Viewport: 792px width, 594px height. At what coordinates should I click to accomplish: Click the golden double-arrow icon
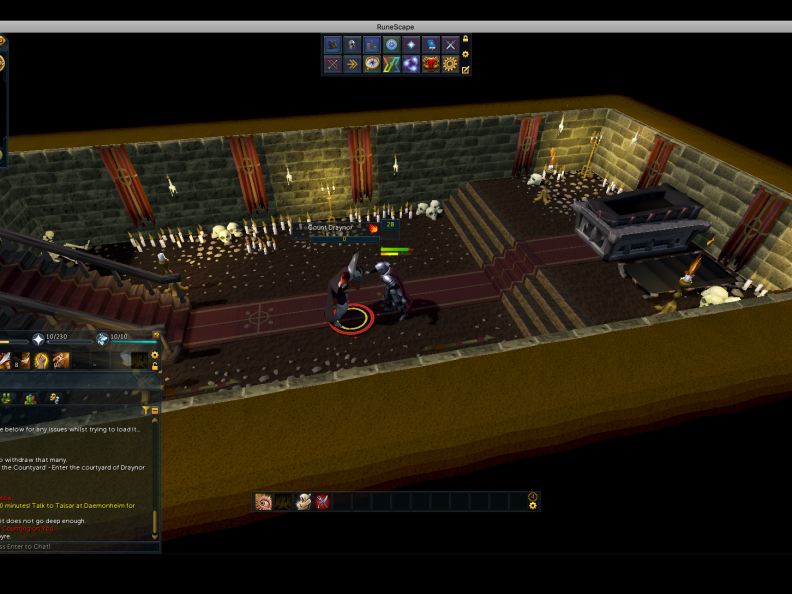[x=352, y=64]
